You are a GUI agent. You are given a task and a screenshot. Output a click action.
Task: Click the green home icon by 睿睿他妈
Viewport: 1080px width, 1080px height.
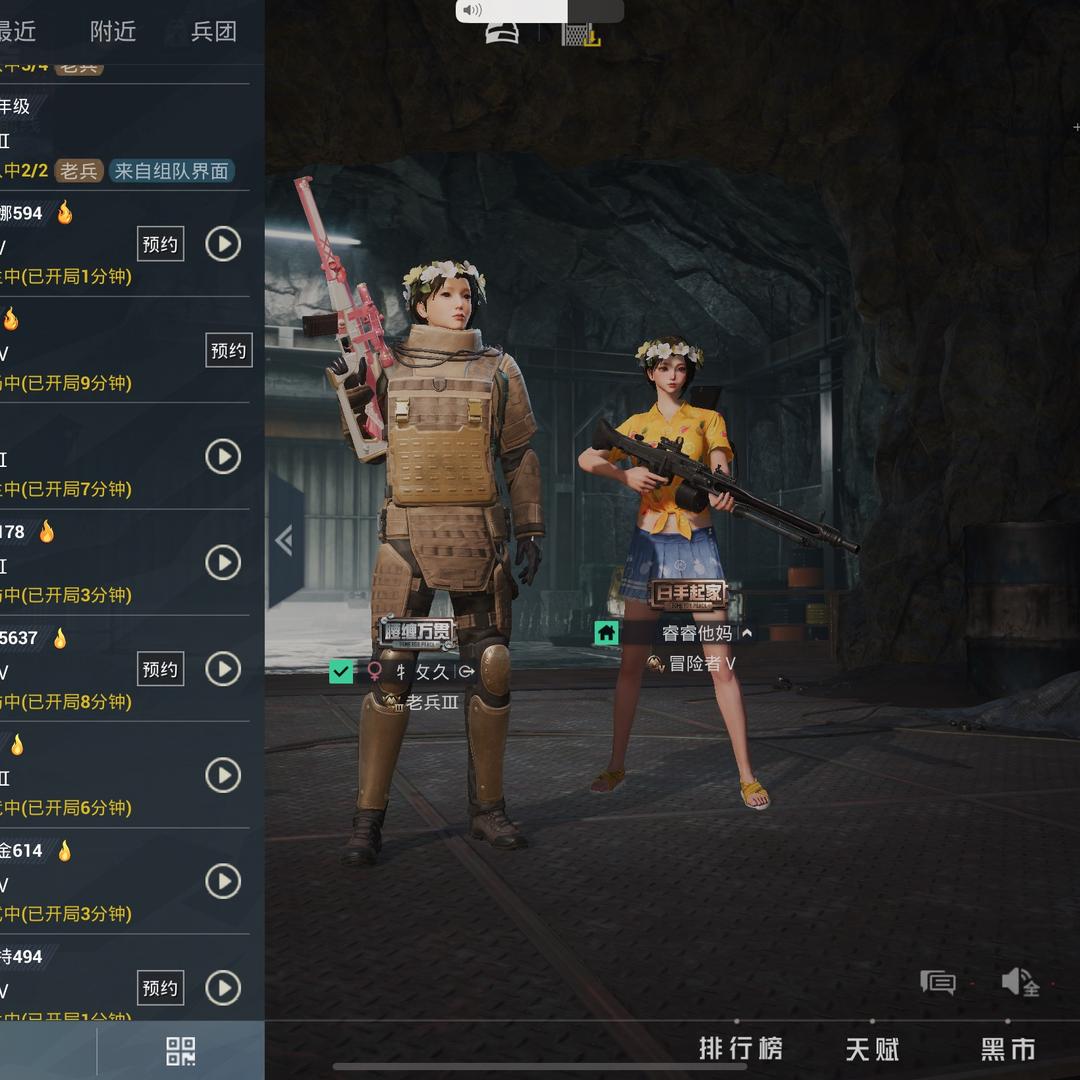(x=606, y=633)
